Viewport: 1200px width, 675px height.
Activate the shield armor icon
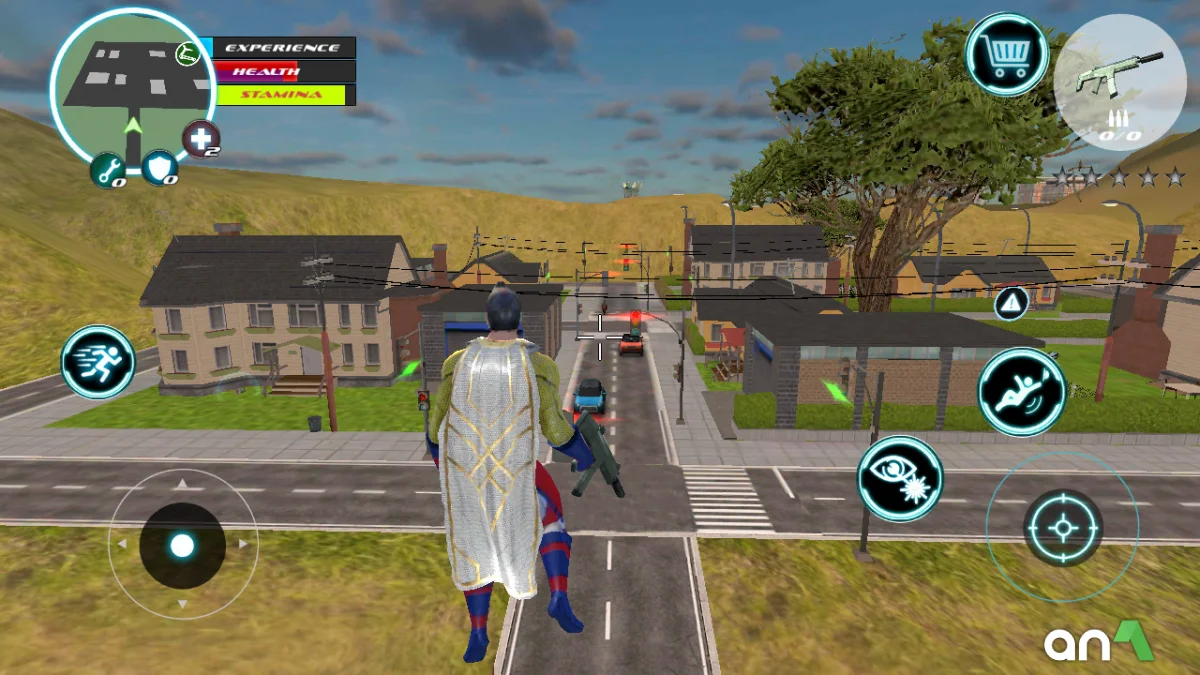[x=160, y=168]
